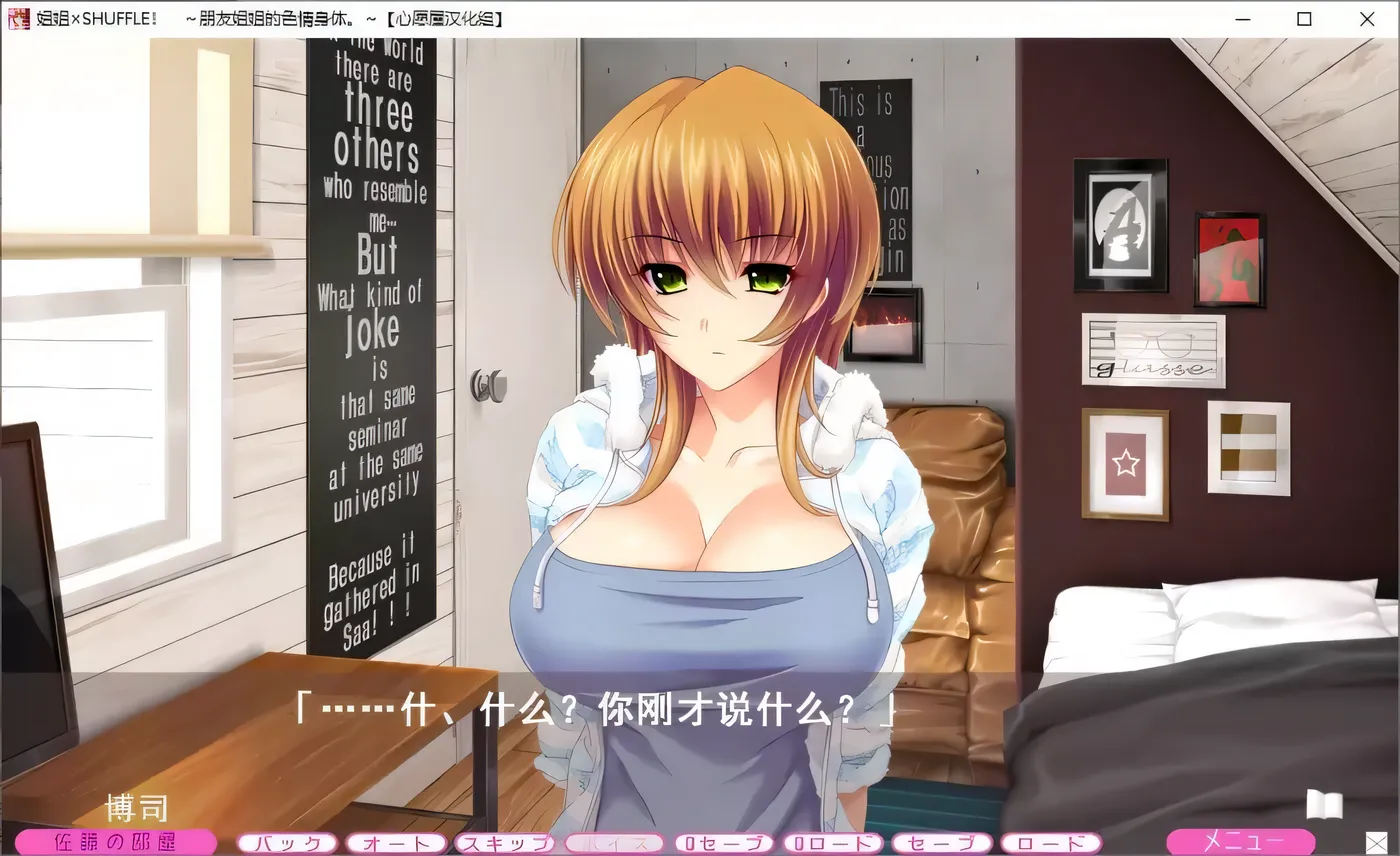Toggle the grayed-out ボイス voice button
The height and width of the screenshot is (856, 1400).
click(613, 843)
